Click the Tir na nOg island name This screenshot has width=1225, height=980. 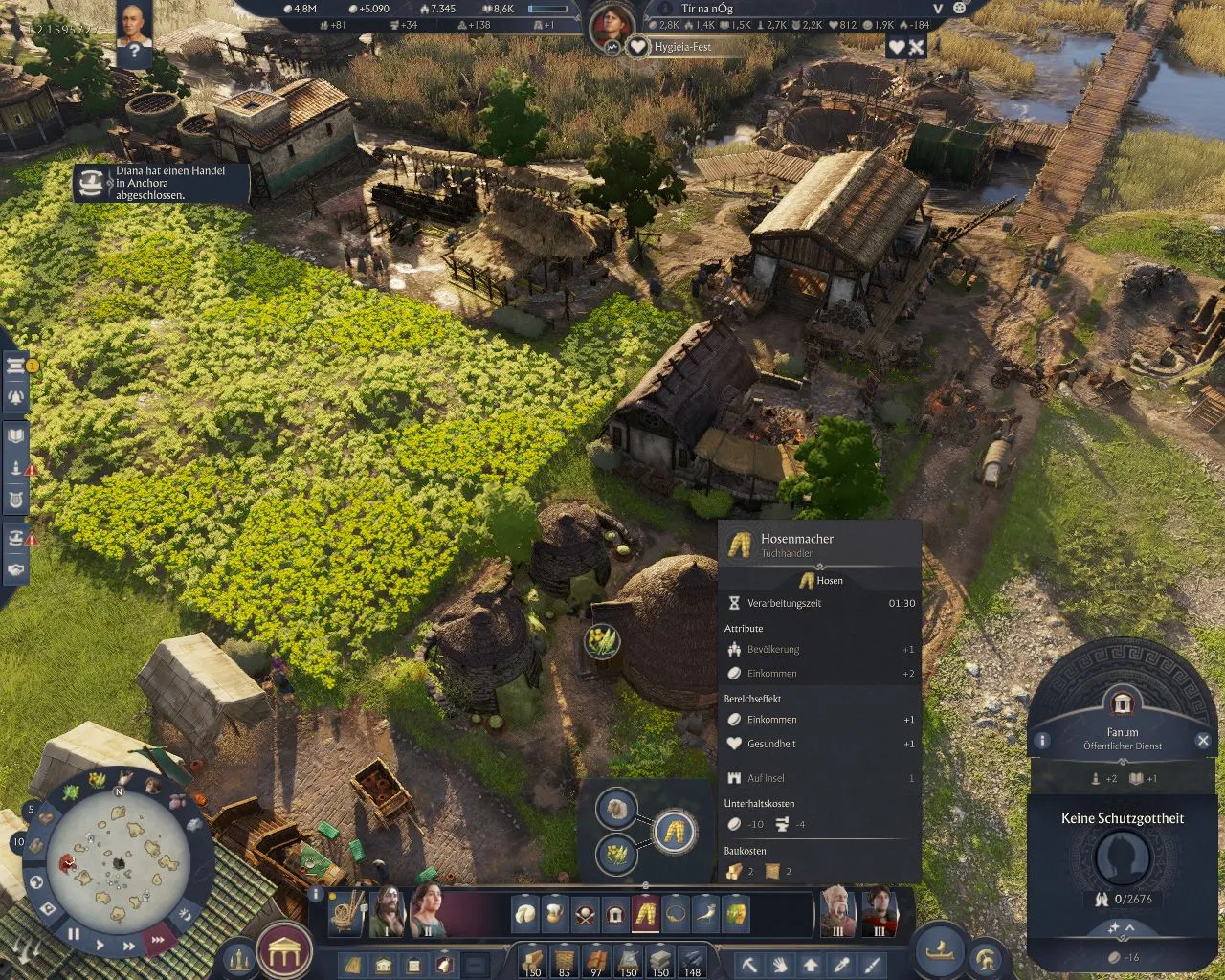(706, 9)
